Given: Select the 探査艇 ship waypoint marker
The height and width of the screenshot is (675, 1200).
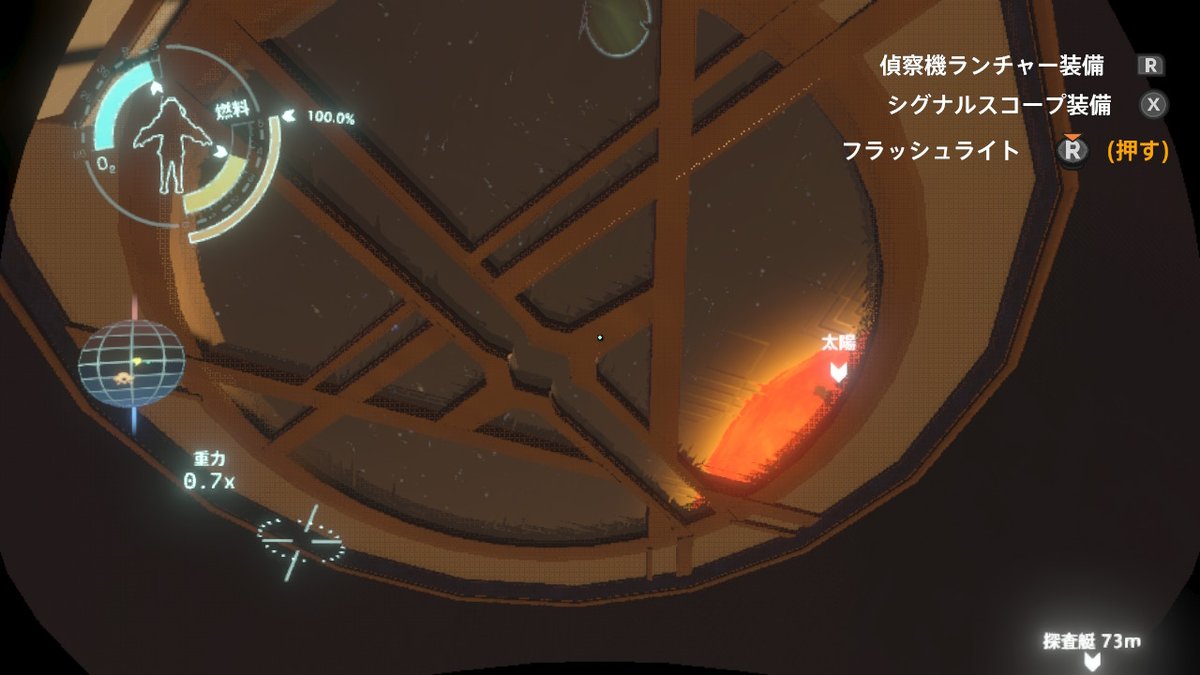Looking at the screenshot, I should tap(1093, 661).
